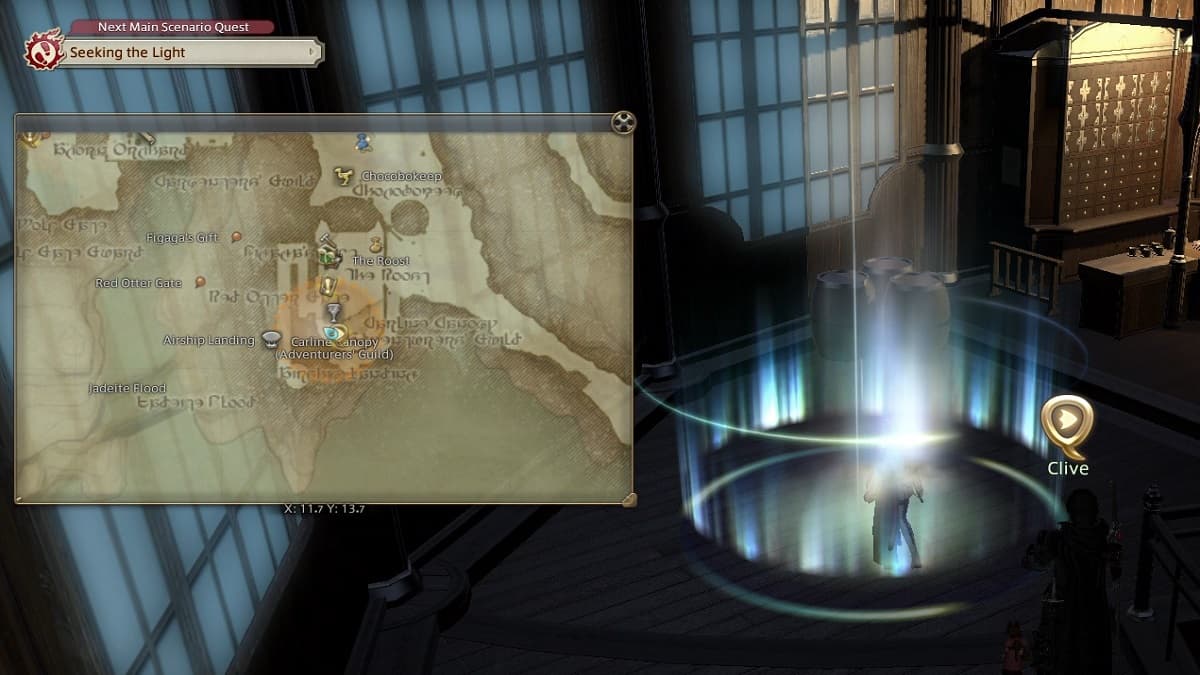Select the Chocobokeep marker on the map
This screenshot has width=1200, height=675.
(x=344, y=176)
